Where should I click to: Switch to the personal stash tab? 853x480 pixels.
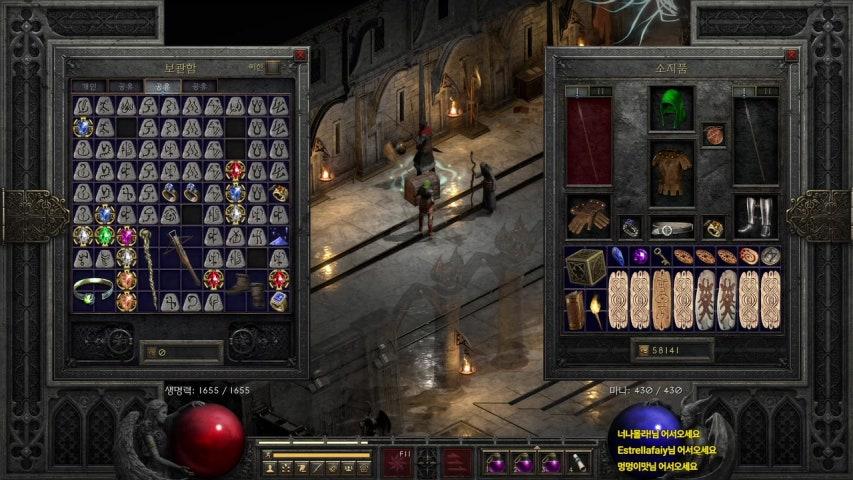click(89, 86)
